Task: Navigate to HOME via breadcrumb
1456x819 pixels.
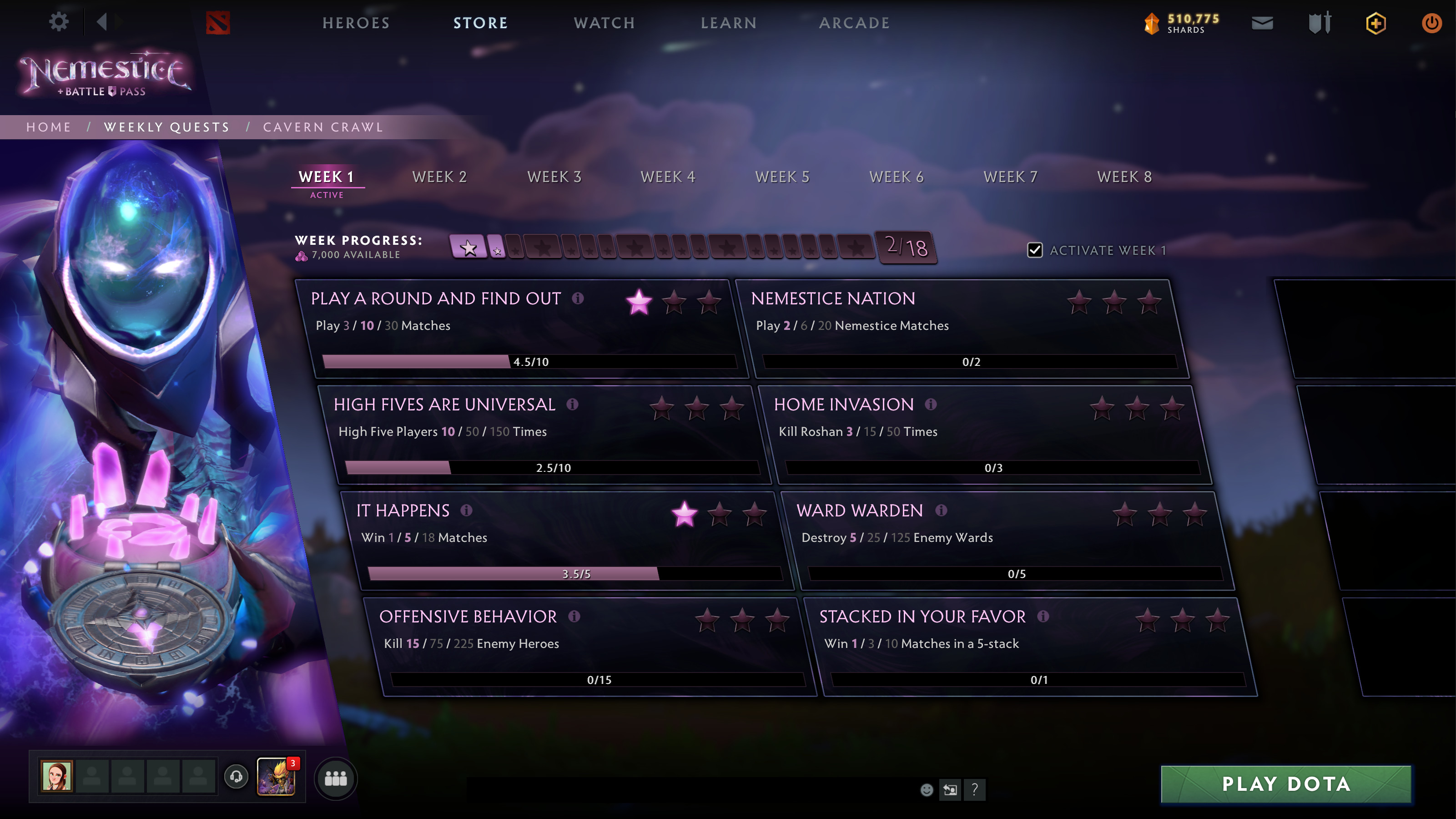Action: [49, 126]
